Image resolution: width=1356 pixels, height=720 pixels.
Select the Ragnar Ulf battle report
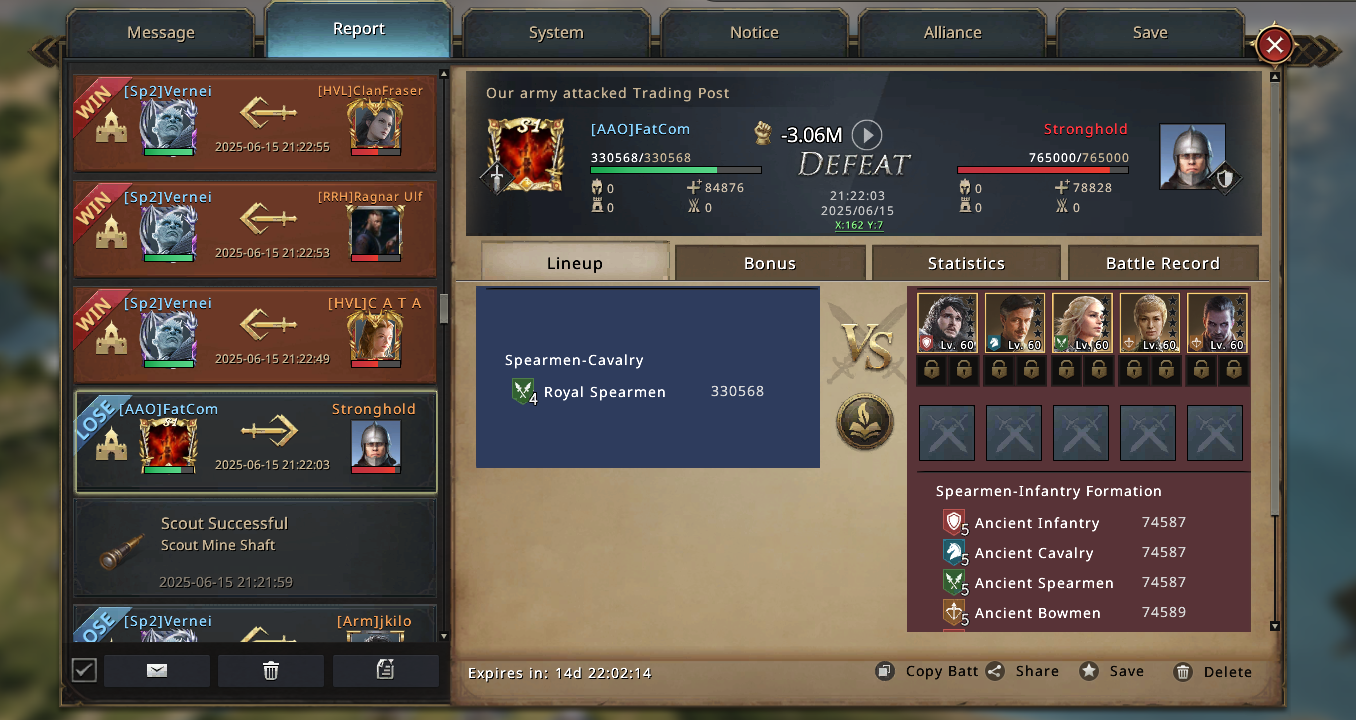pos(255,229)
